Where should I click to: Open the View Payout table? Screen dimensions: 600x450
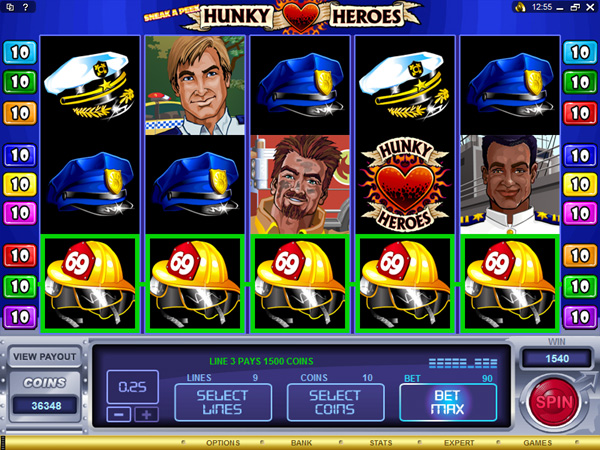pyautogui.click(x=44, y=355)
